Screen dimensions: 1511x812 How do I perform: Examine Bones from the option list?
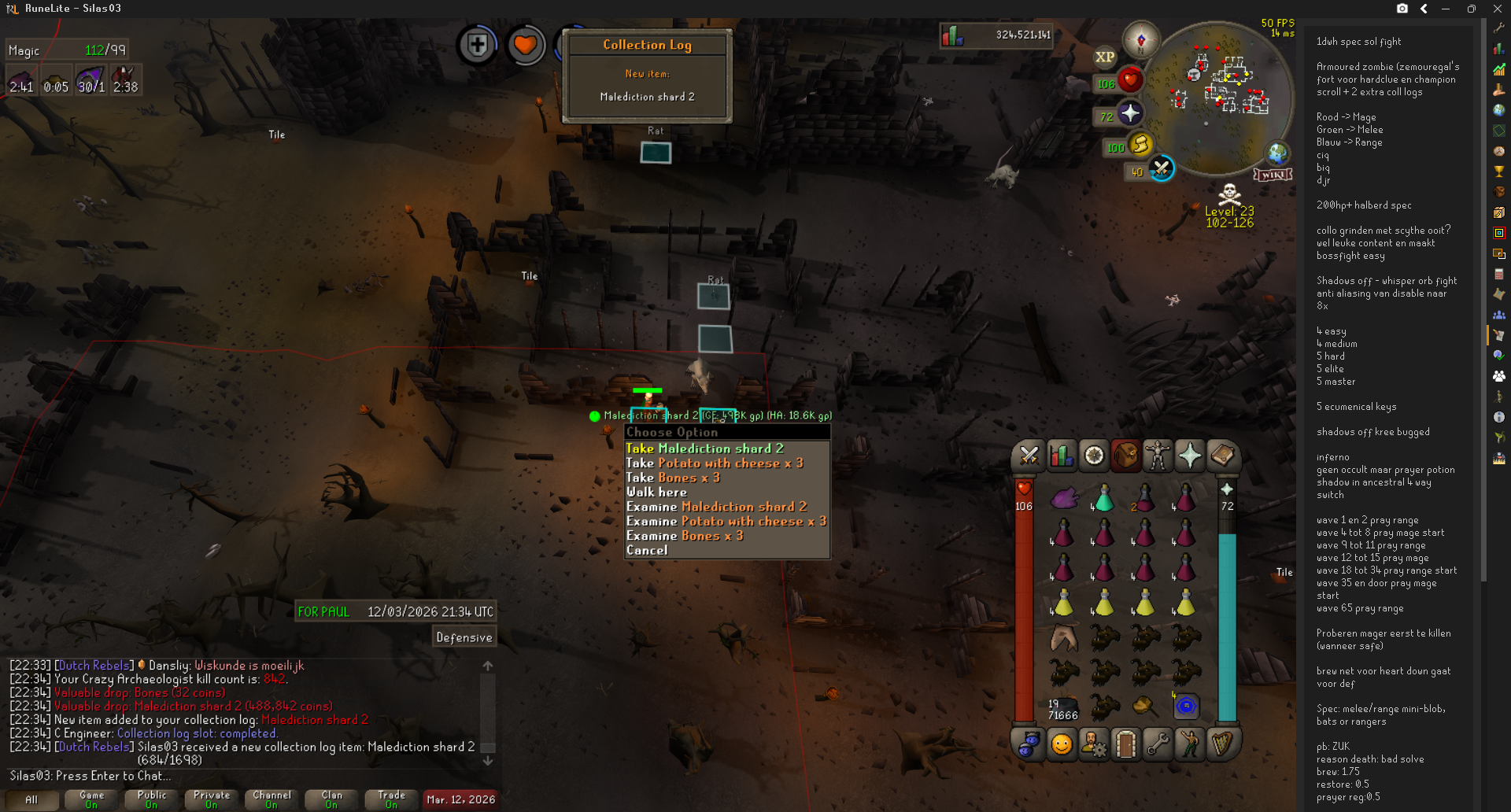[684, 536]
